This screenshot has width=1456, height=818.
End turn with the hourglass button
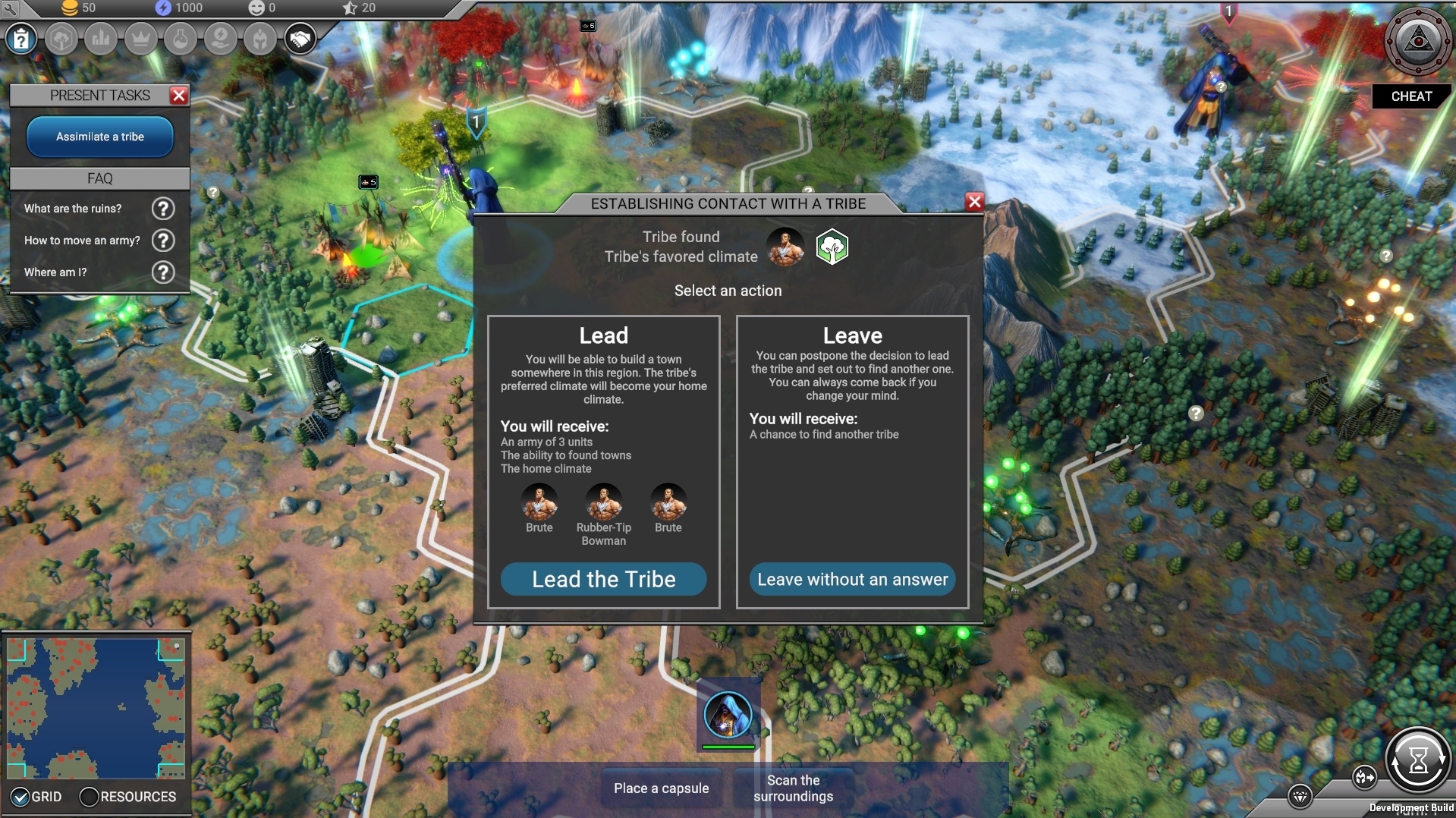[x=1417, y=759]
